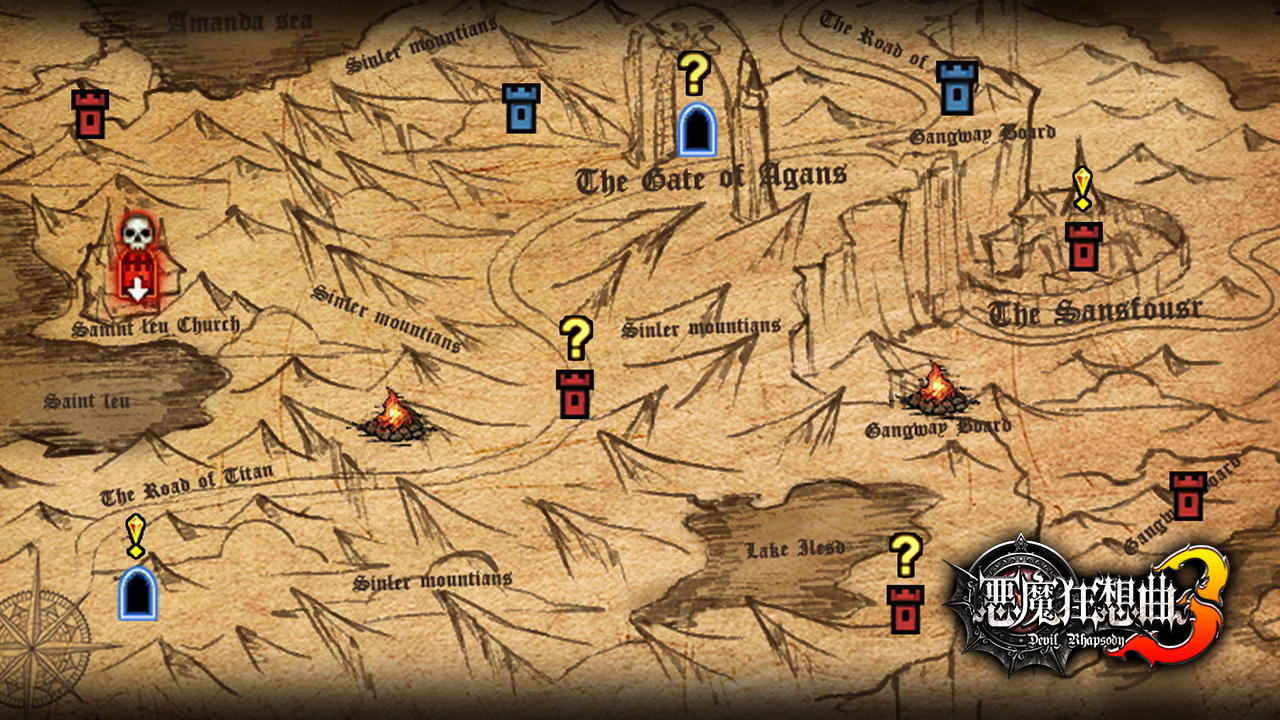The height and width of the screenshot is (720, 1280).
Task: Click the blue tower in Sinler mountains
Action: [x=519, y=110]
